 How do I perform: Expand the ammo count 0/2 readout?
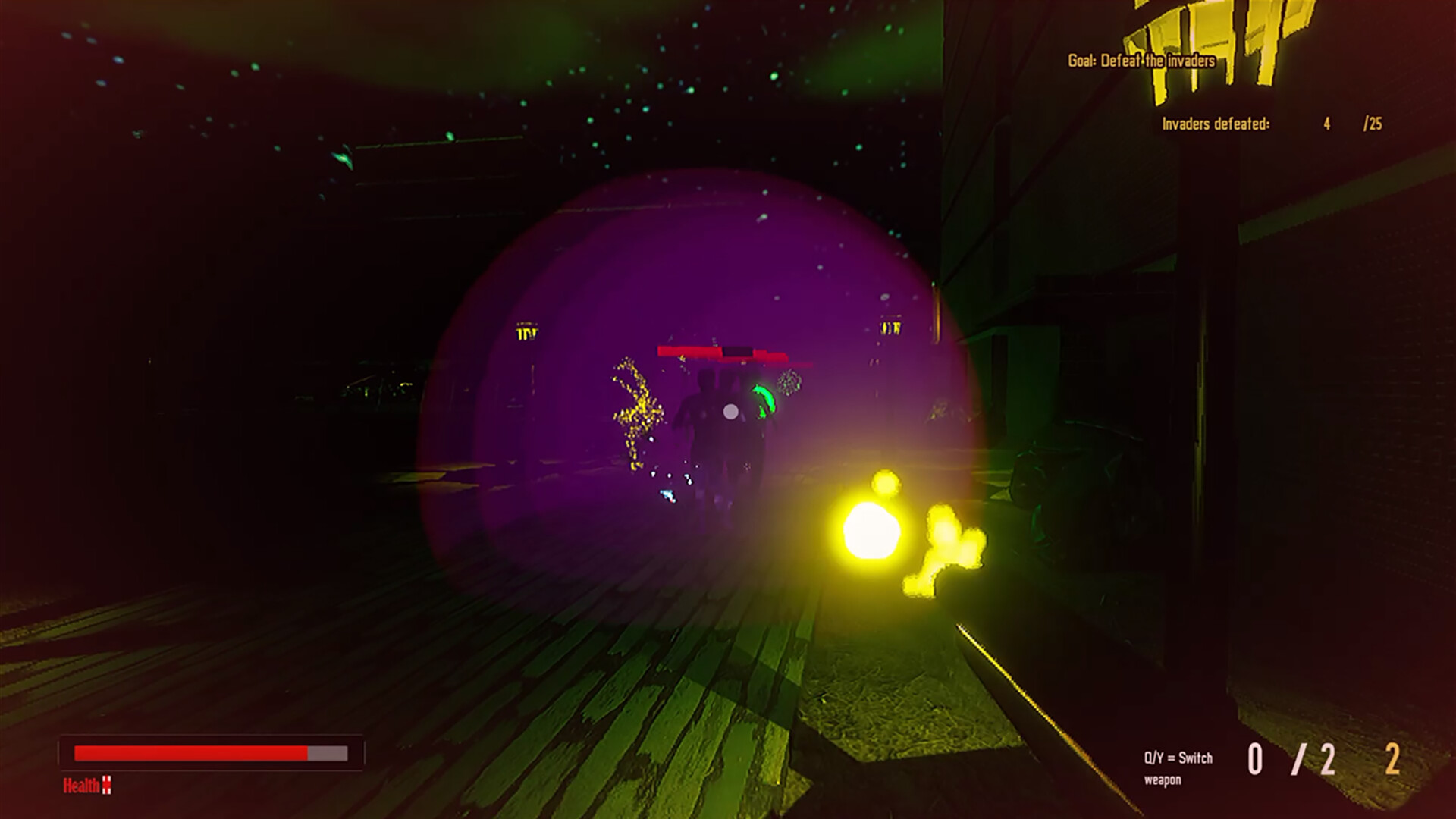(x=1291, y=758)
